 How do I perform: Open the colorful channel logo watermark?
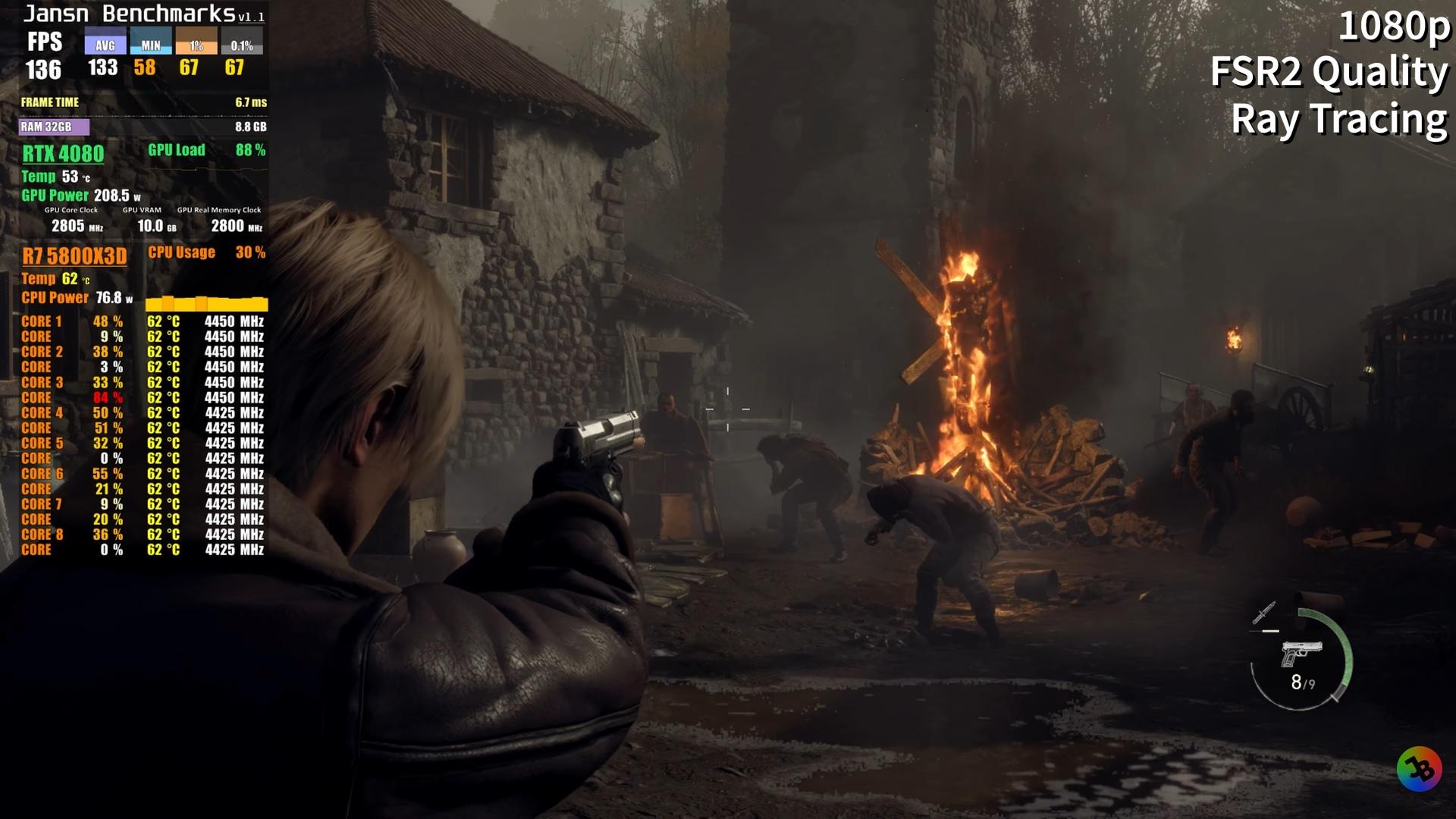pos(1419,770)
